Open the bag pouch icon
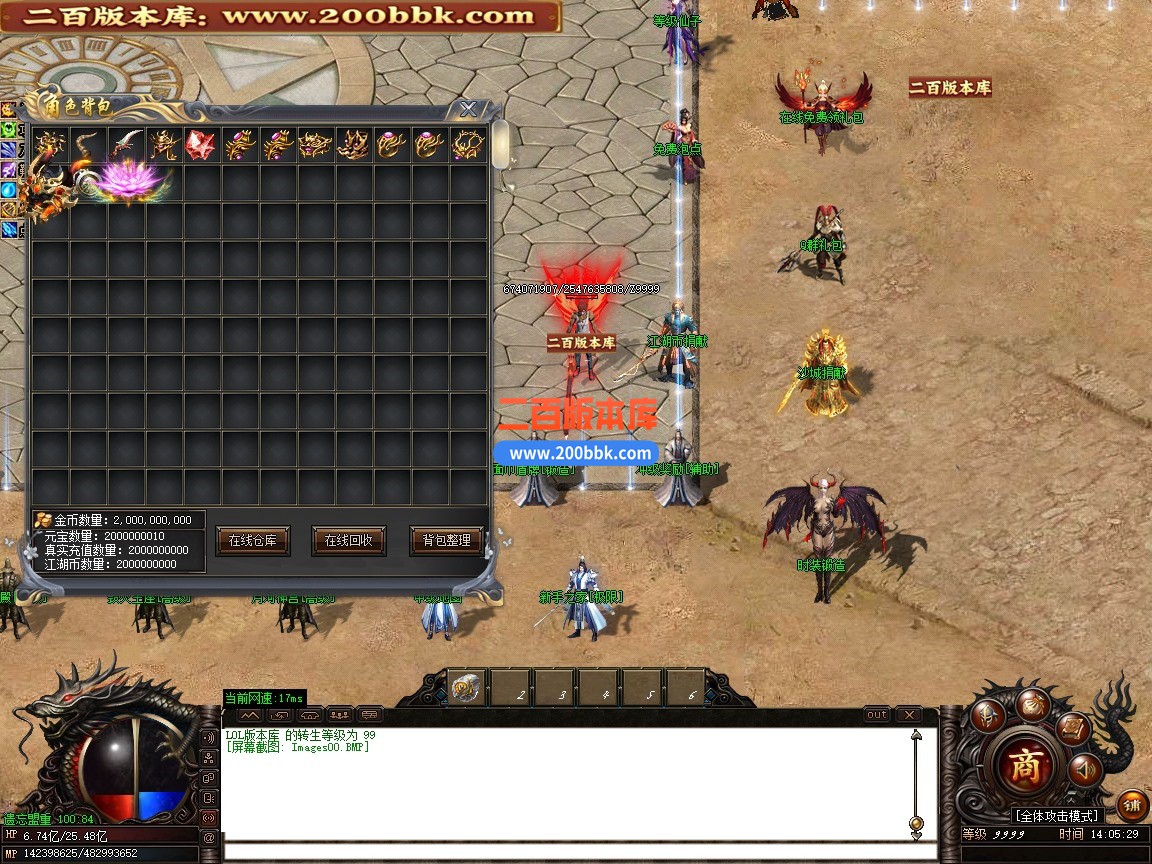 1033,704
